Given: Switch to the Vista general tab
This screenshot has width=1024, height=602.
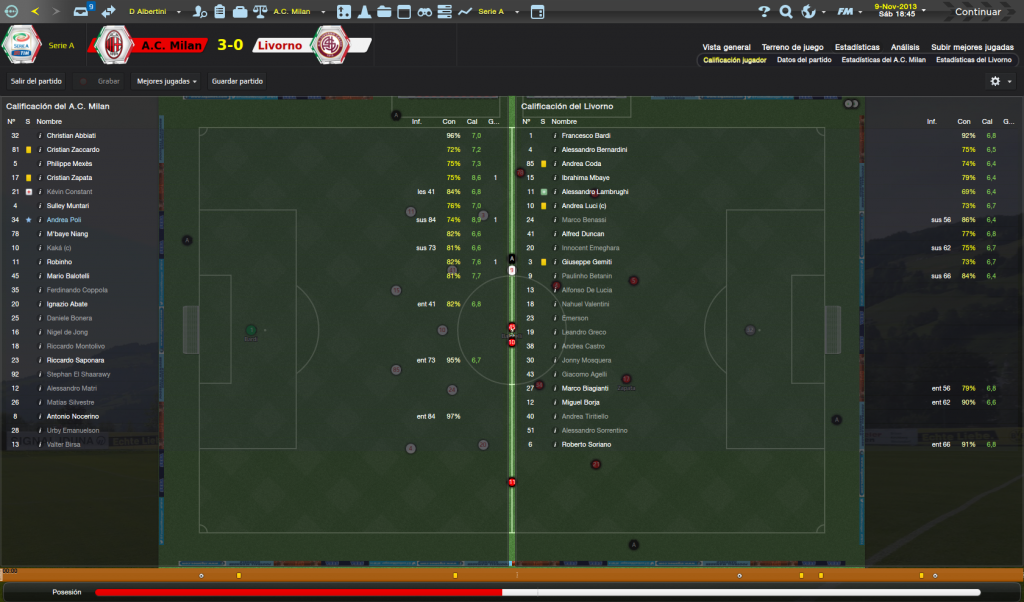Looking at the screenshot, I should pyautogui.click(x=726, y=47).
